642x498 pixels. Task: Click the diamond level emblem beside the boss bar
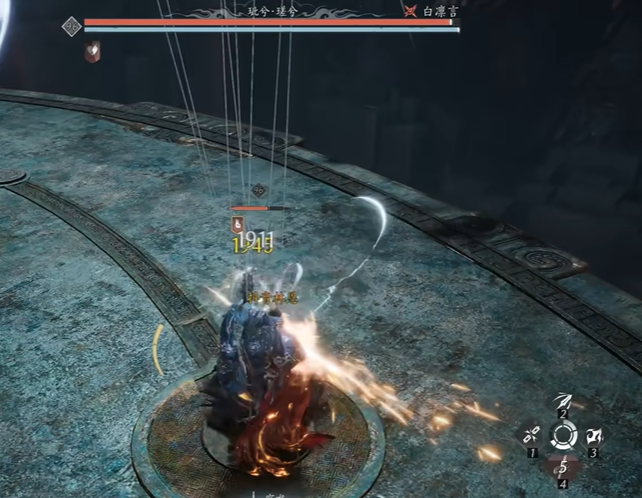pos(71,27)
